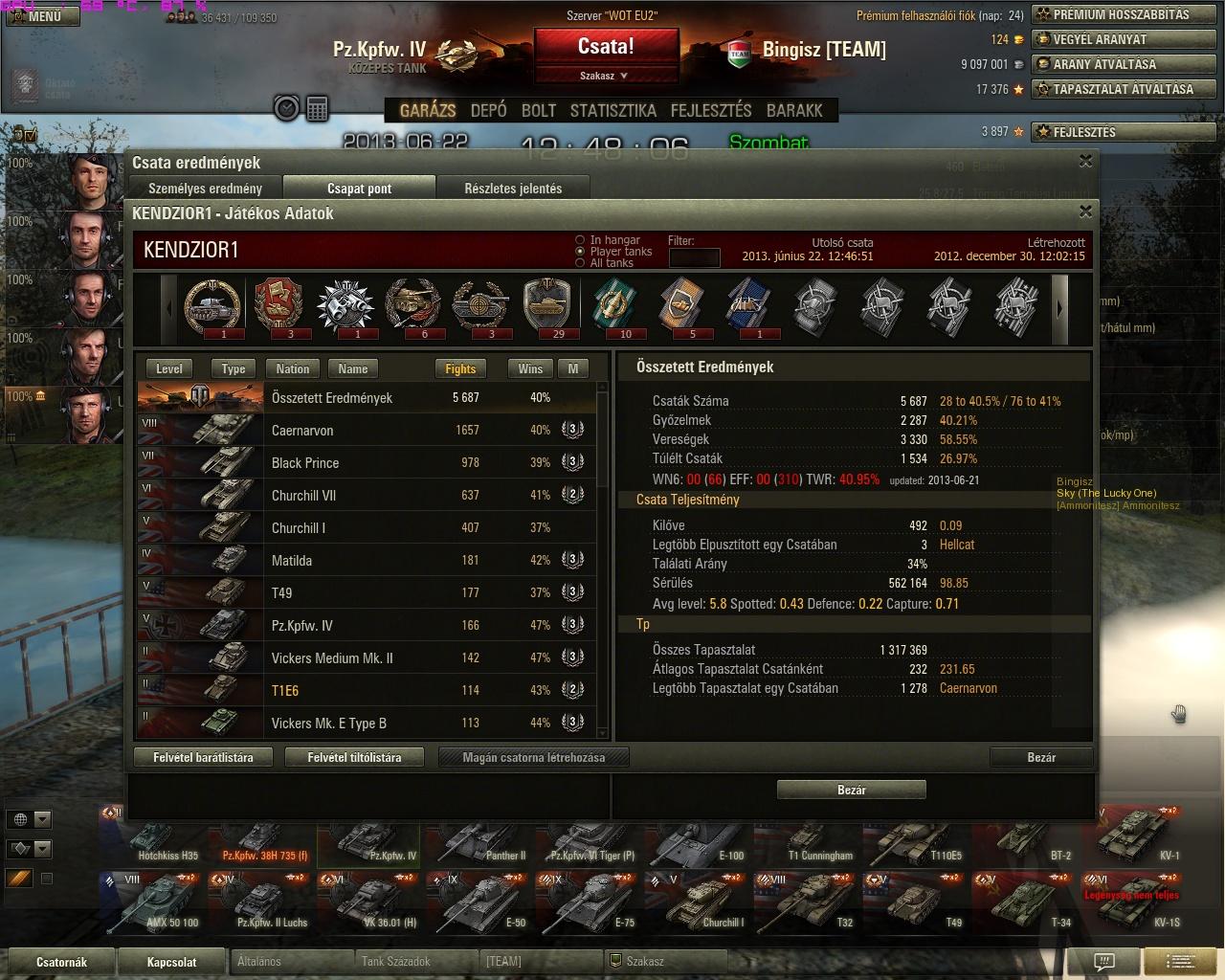Pick the Black Prince statistics row
This screenshot has height=980, width=1225.
coord(371,463)
